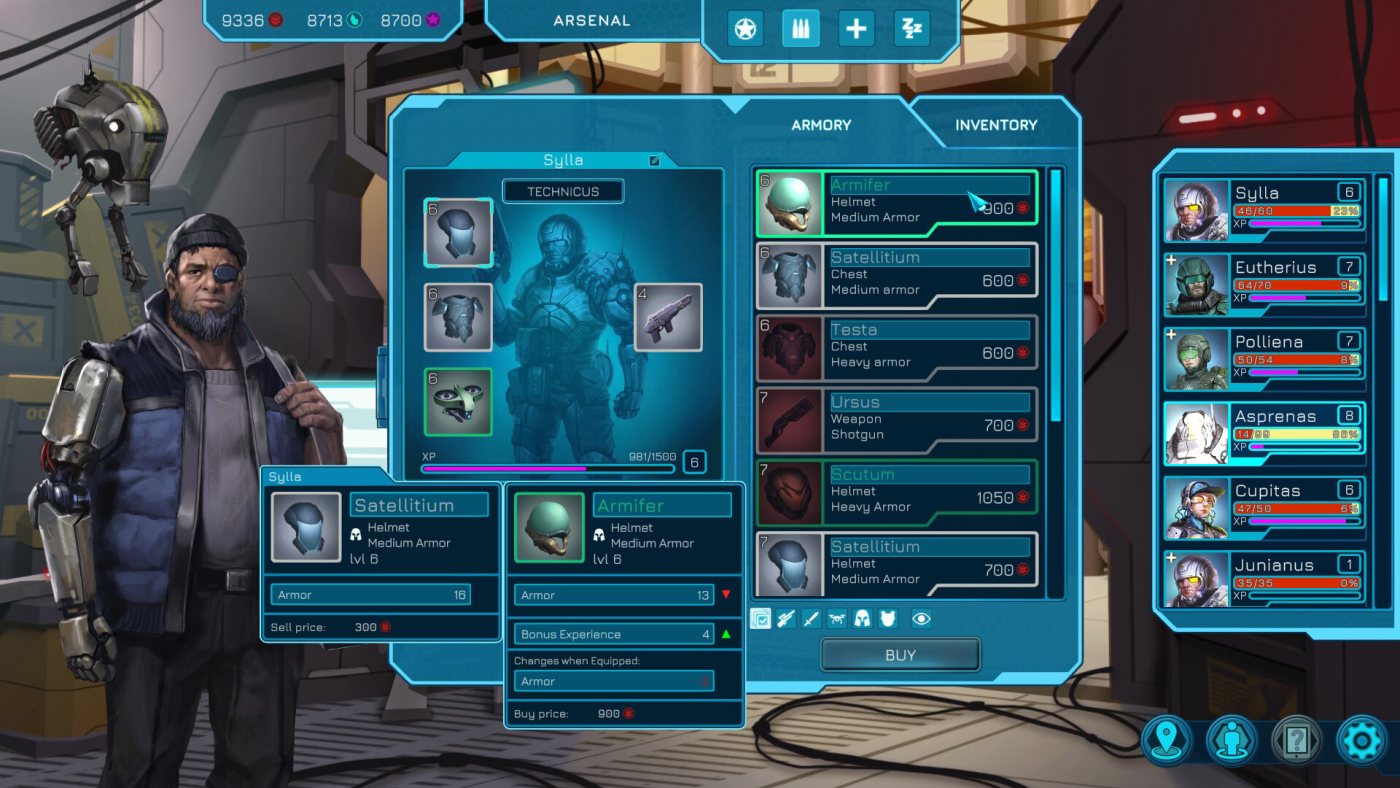1400x788 pixels.
Task: Select the equipped drone slot
Action: tap(458, 402)
